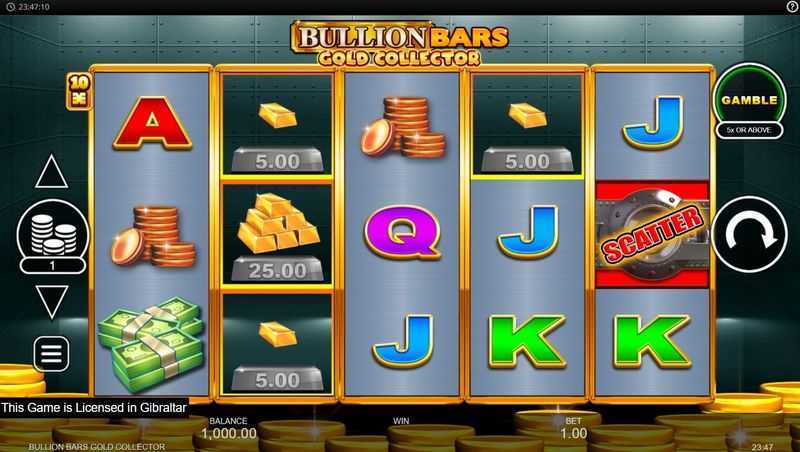This screenshot has width=800, height=452.
Task: Open the Gamble feature
Action: coord(751,100)
